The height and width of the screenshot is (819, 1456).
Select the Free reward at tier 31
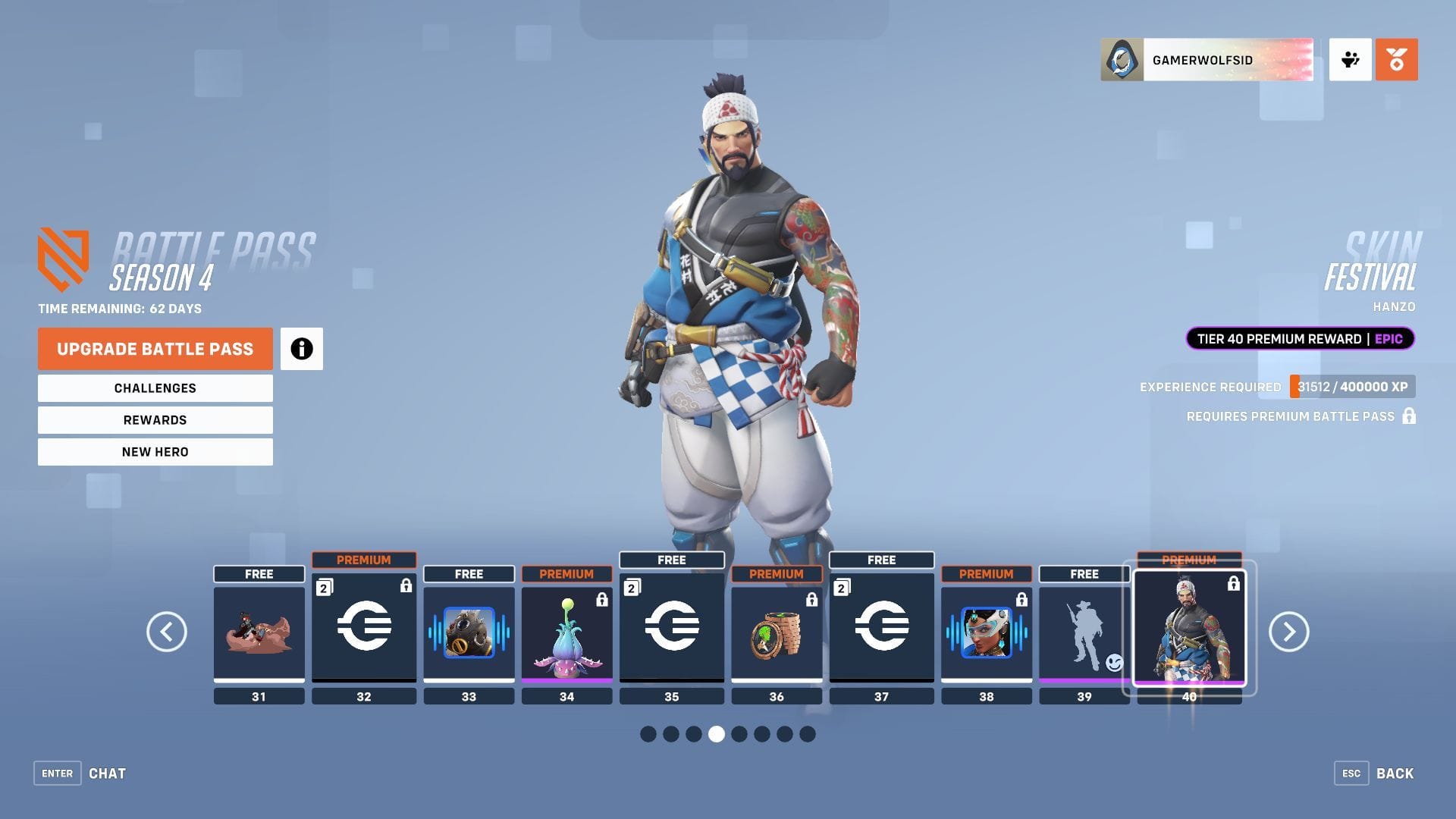pyautogui.click(x=259, y=633)
